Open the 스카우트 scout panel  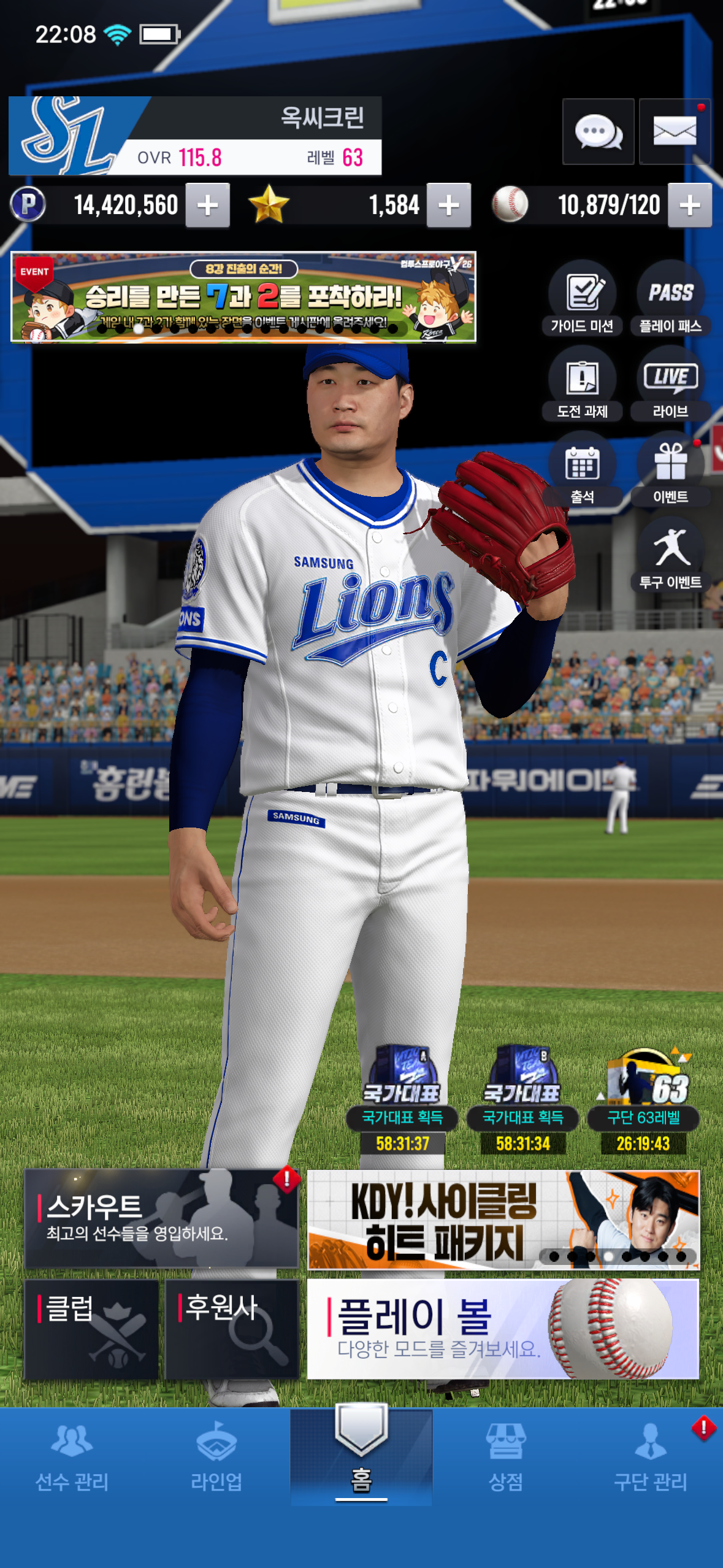click(x=161, y=1218)
